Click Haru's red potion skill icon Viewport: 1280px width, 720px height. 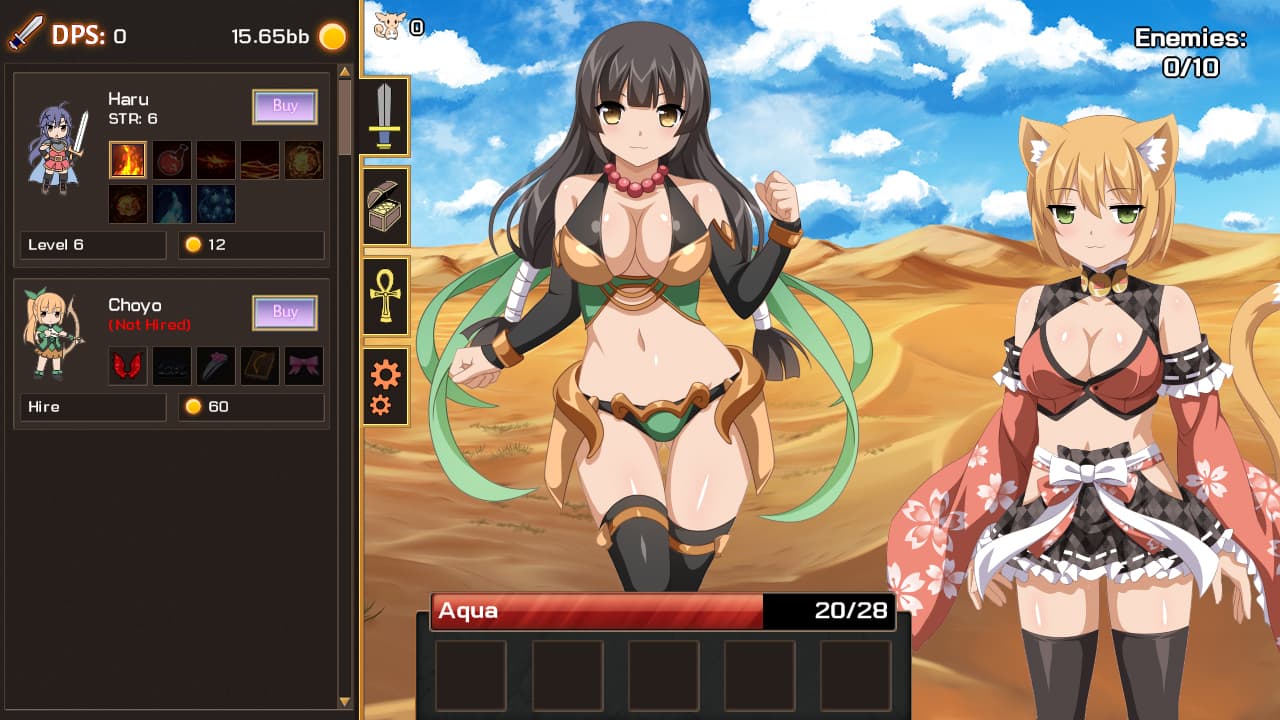[x=172, y=160]
